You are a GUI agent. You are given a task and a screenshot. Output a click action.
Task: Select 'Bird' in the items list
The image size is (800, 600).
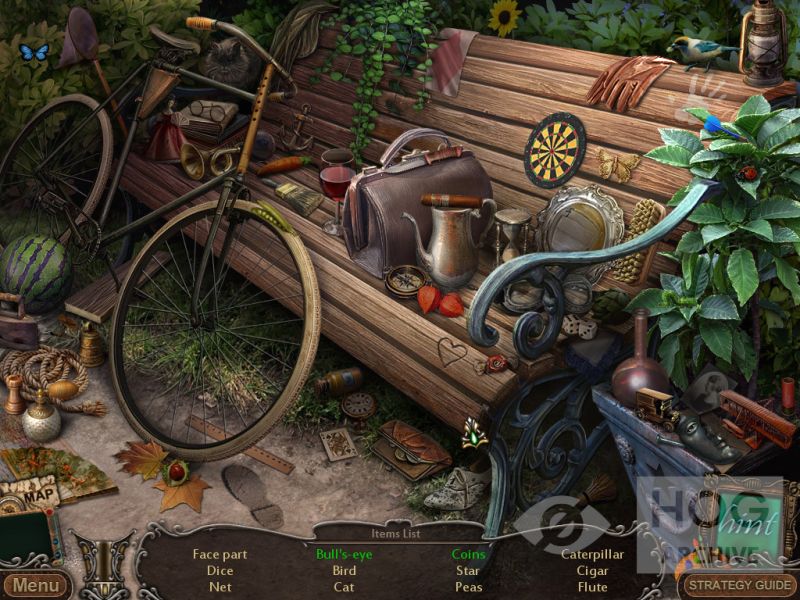pyautogui.click(x=344, y=571)
